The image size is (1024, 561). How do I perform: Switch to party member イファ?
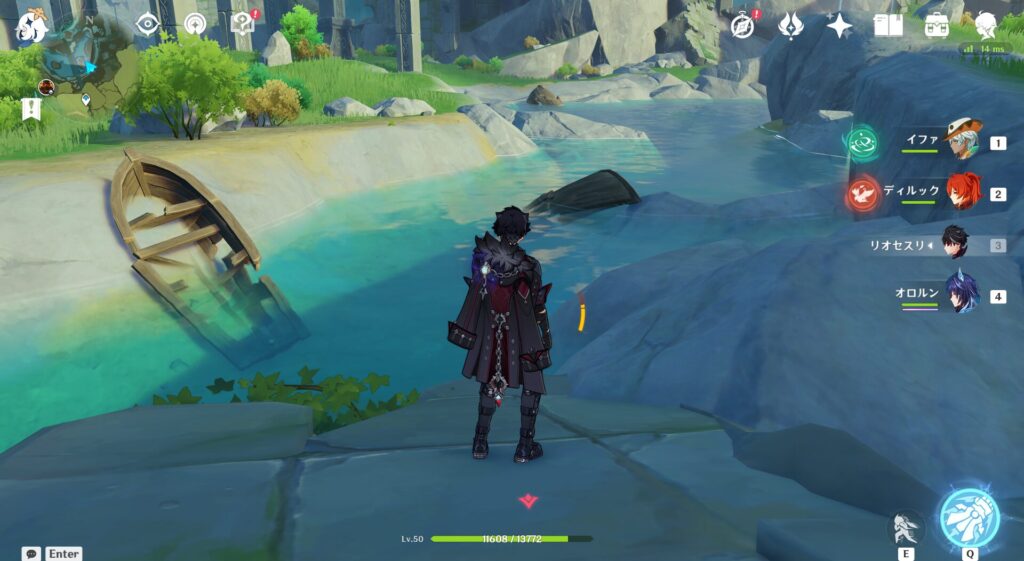point(963,142)
